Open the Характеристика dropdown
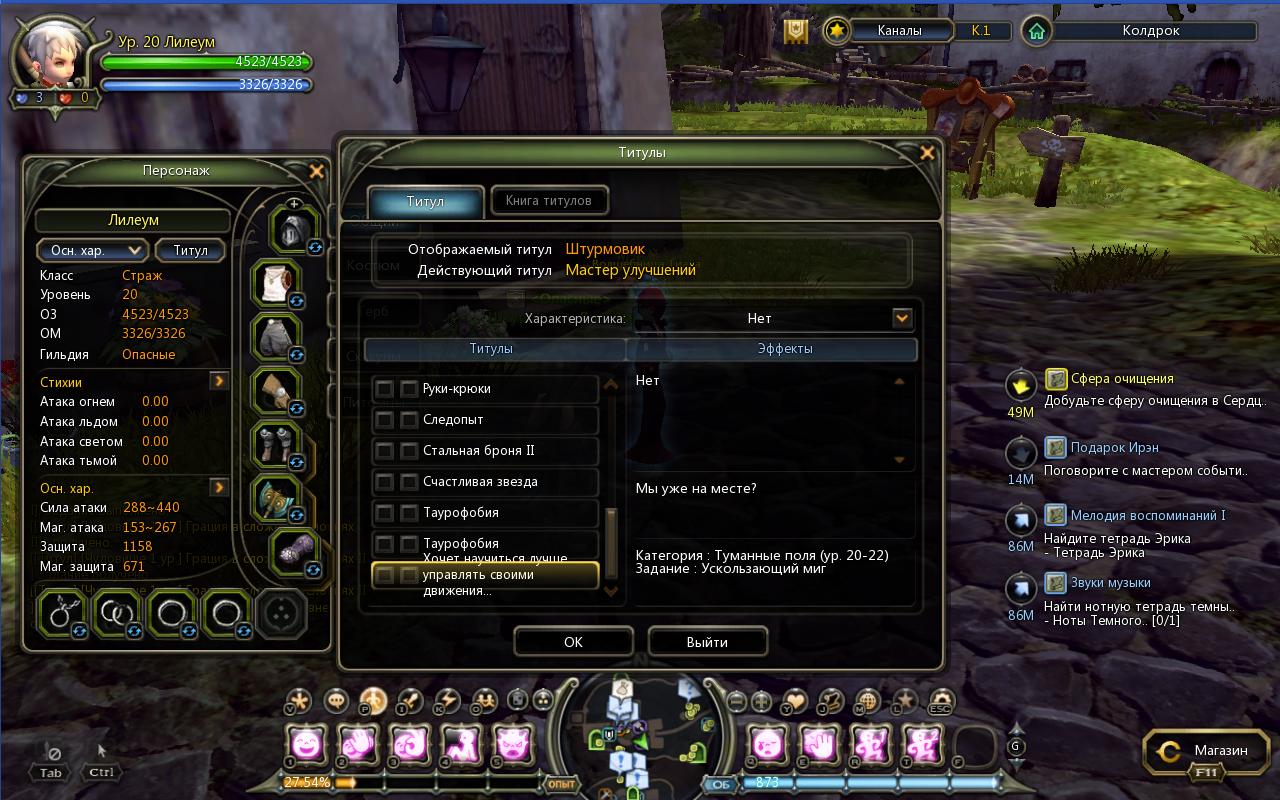 [902, 318]
